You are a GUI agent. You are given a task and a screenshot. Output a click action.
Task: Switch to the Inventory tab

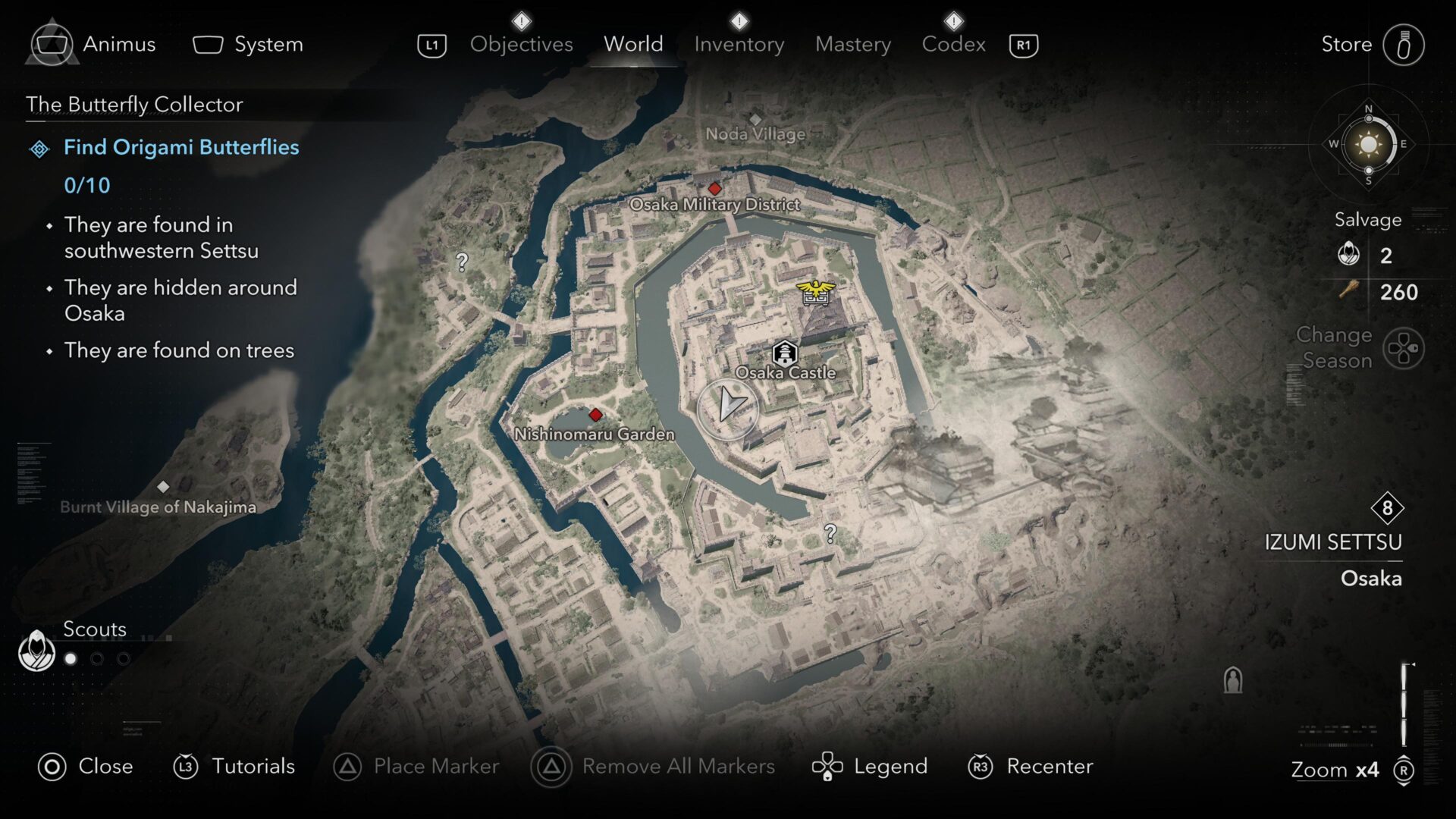738,44
